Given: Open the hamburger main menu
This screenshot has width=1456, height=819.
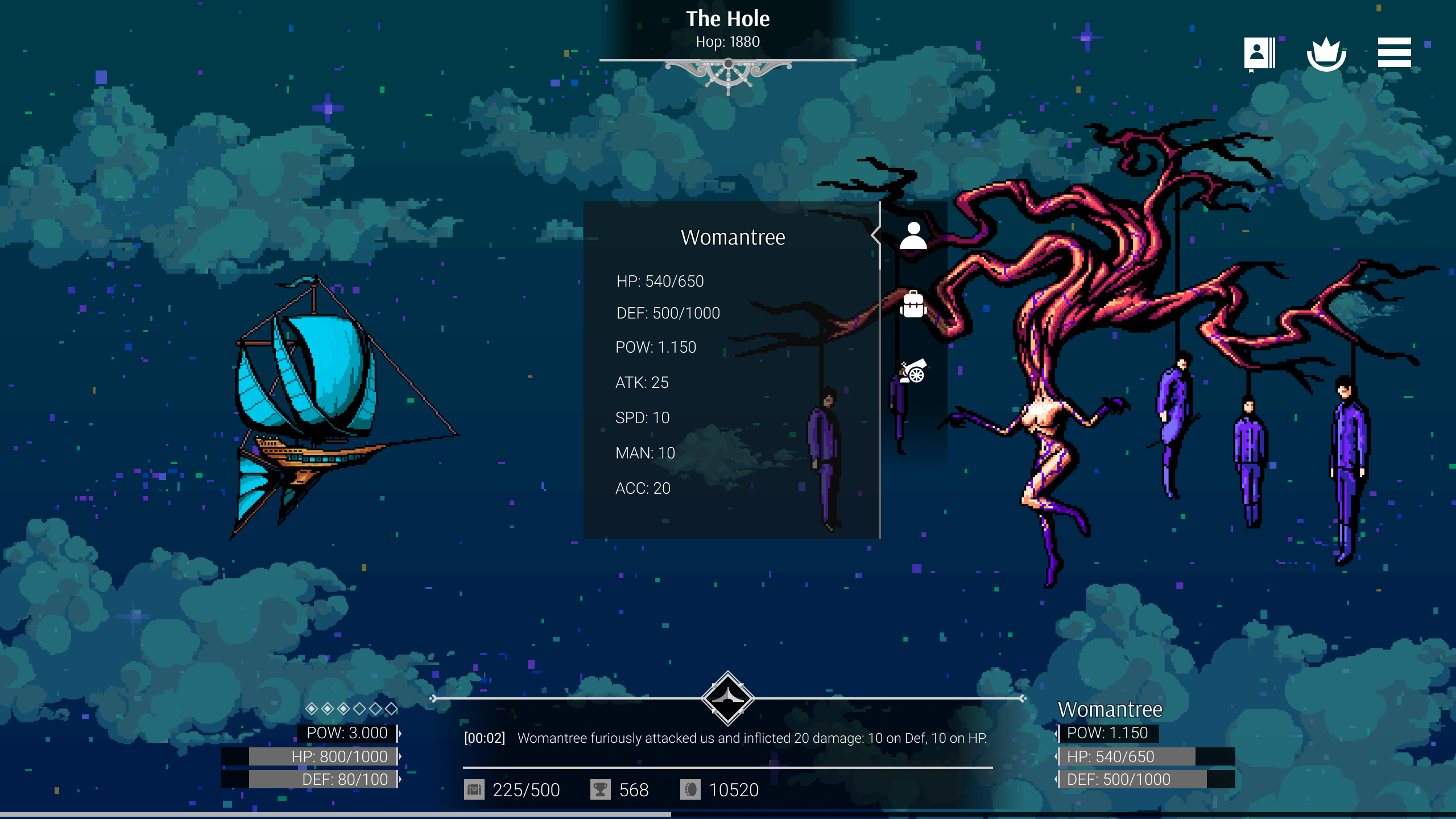Looking at the screenshot, I should (x=1394, y=53).
